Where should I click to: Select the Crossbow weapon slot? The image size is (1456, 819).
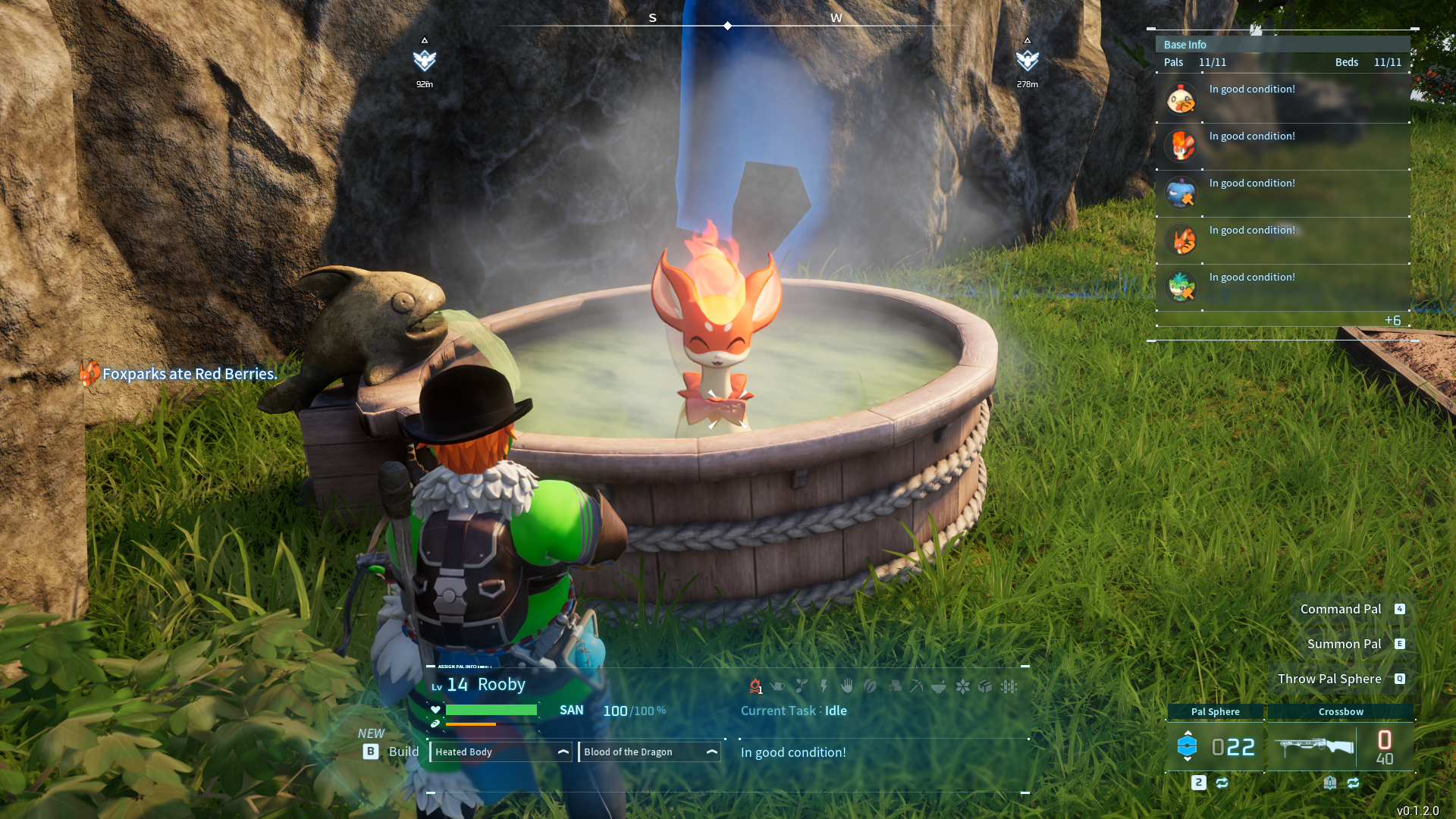[1340, 746]
